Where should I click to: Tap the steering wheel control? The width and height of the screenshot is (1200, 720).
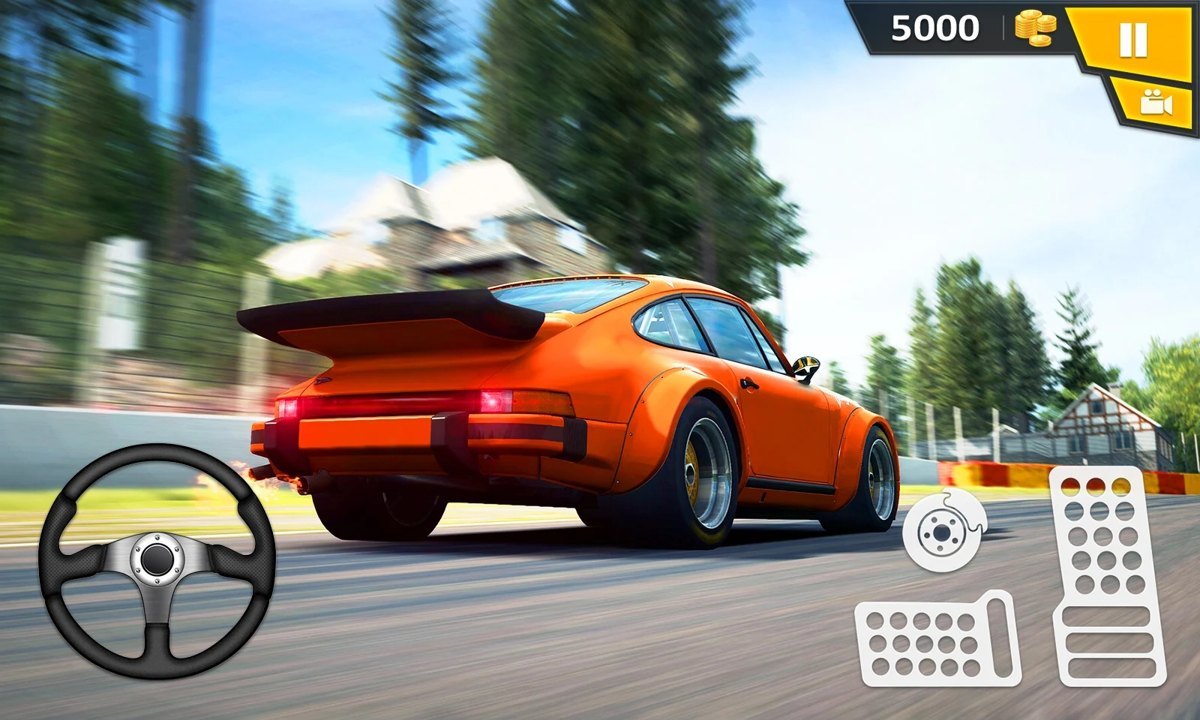click(x=157, y=560)
